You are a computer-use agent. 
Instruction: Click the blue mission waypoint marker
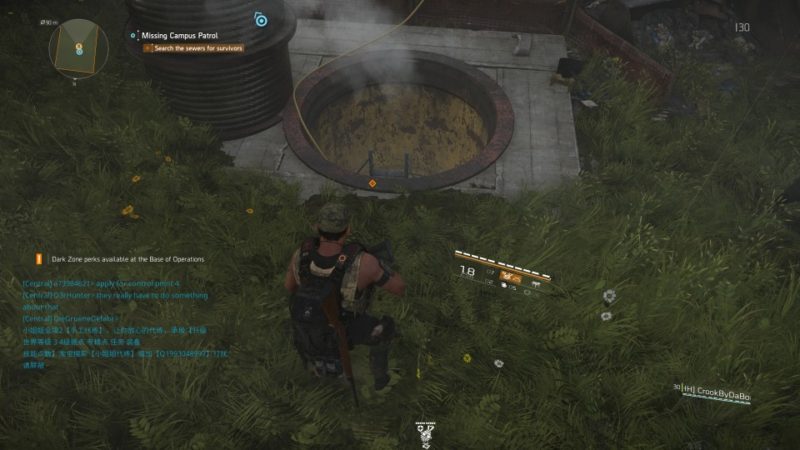(x=260, y=19)
